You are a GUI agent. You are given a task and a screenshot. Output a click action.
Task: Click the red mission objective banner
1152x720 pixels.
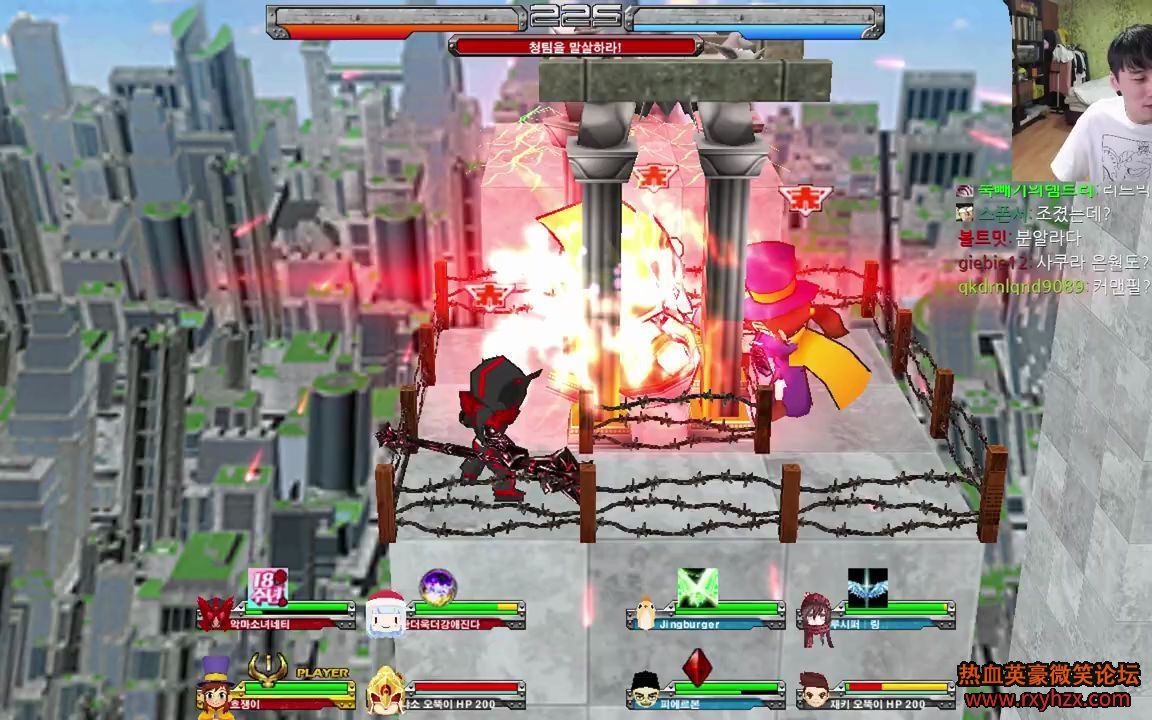click(575, 46)
